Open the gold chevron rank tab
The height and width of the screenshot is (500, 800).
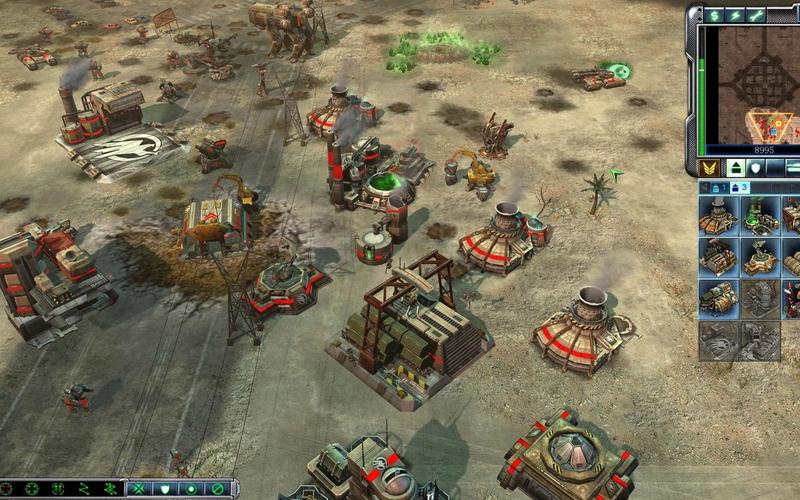[x=709, y=168]
